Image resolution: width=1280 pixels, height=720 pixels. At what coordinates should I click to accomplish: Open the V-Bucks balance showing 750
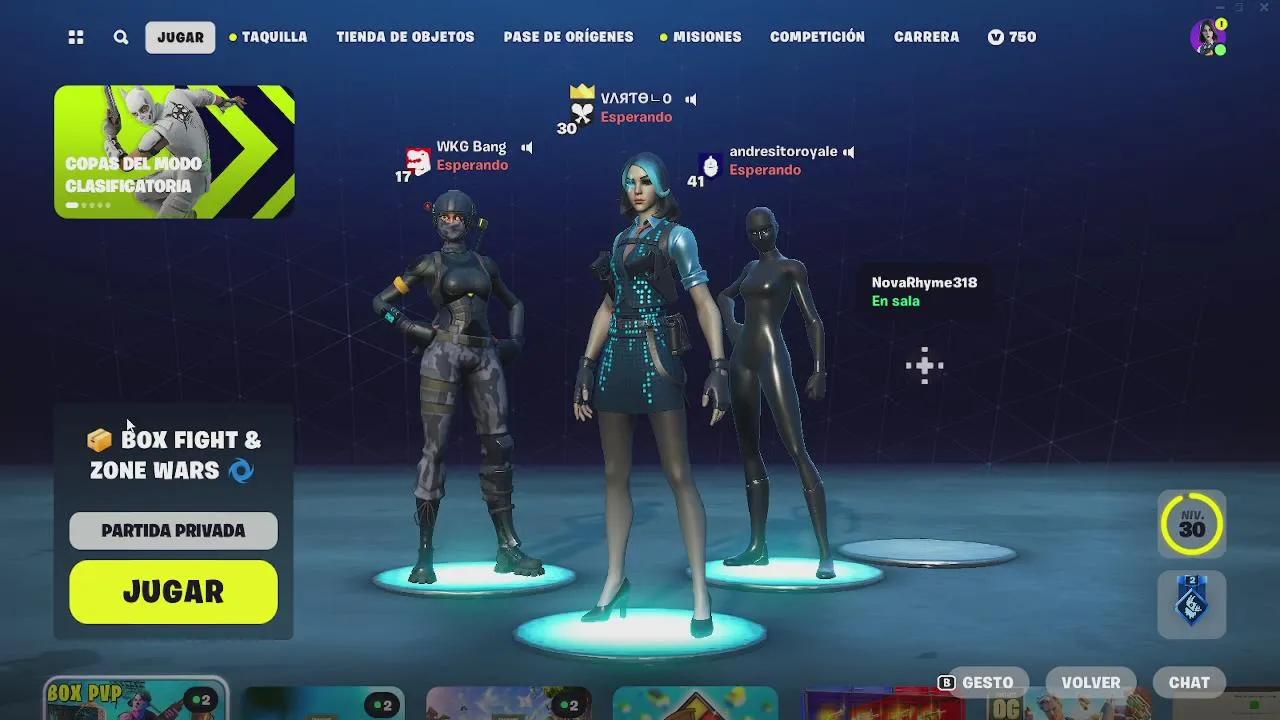coord(1011,37)
